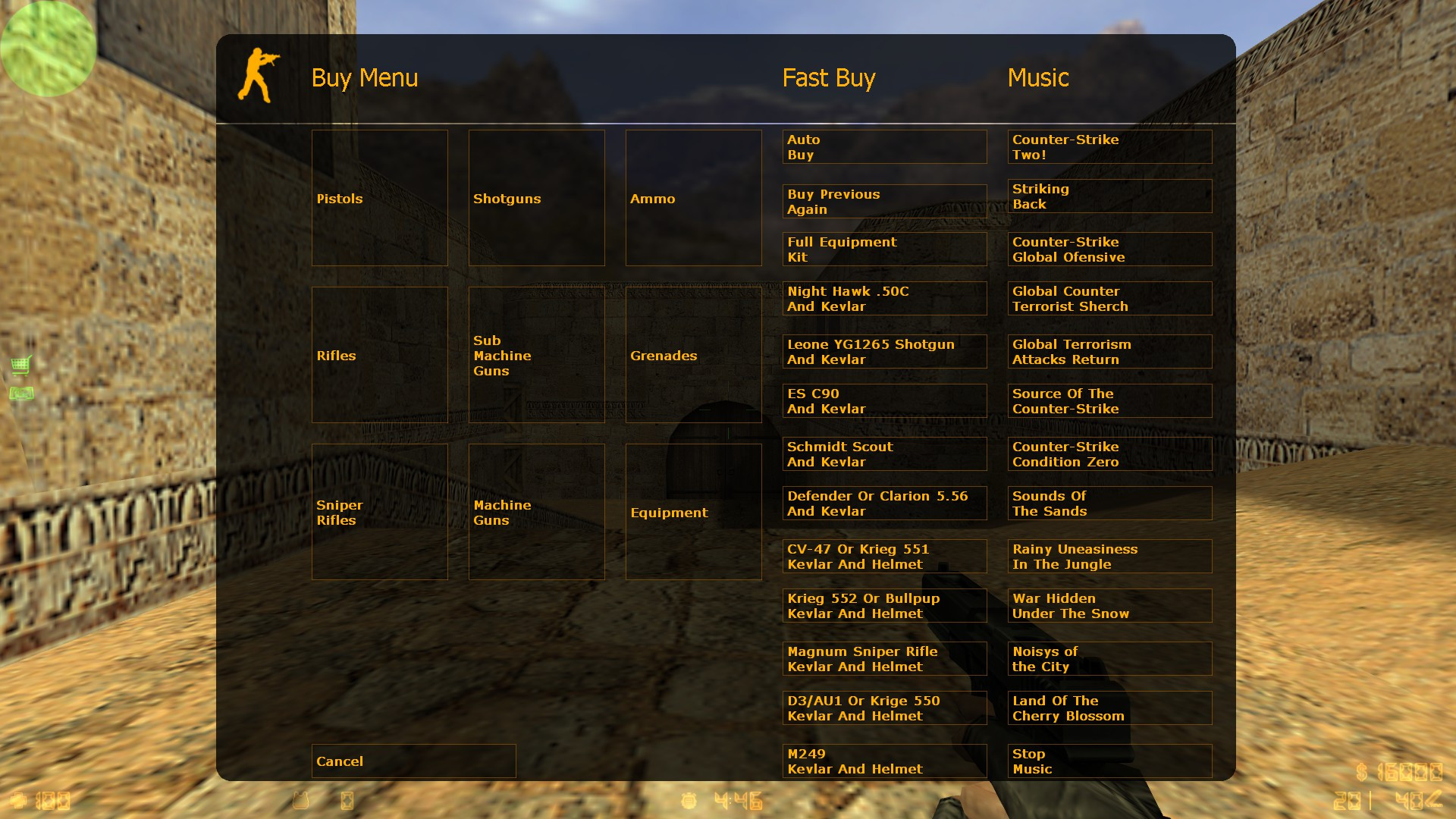Open the Music section

pos(1038,77)
